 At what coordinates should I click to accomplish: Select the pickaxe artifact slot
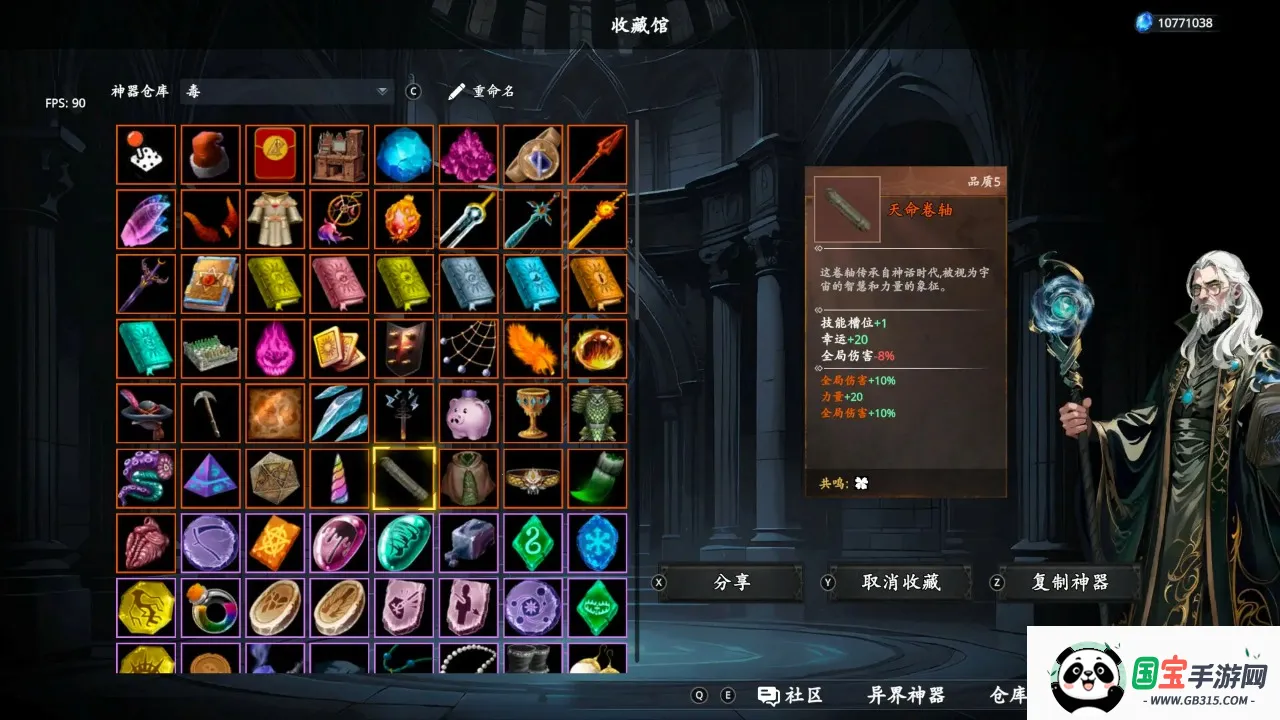pyautogui.click(x=210, y=413)
